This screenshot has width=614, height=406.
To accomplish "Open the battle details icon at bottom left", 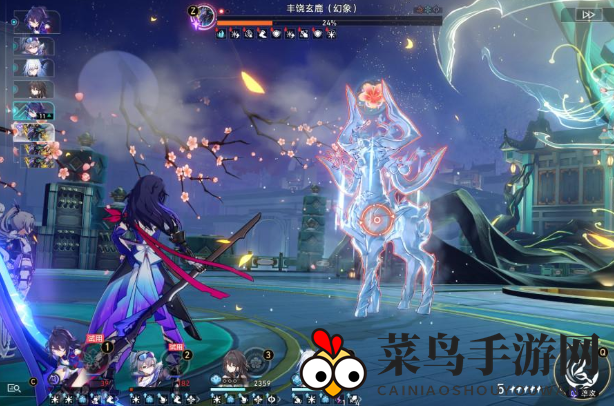I will pos(13,387).
